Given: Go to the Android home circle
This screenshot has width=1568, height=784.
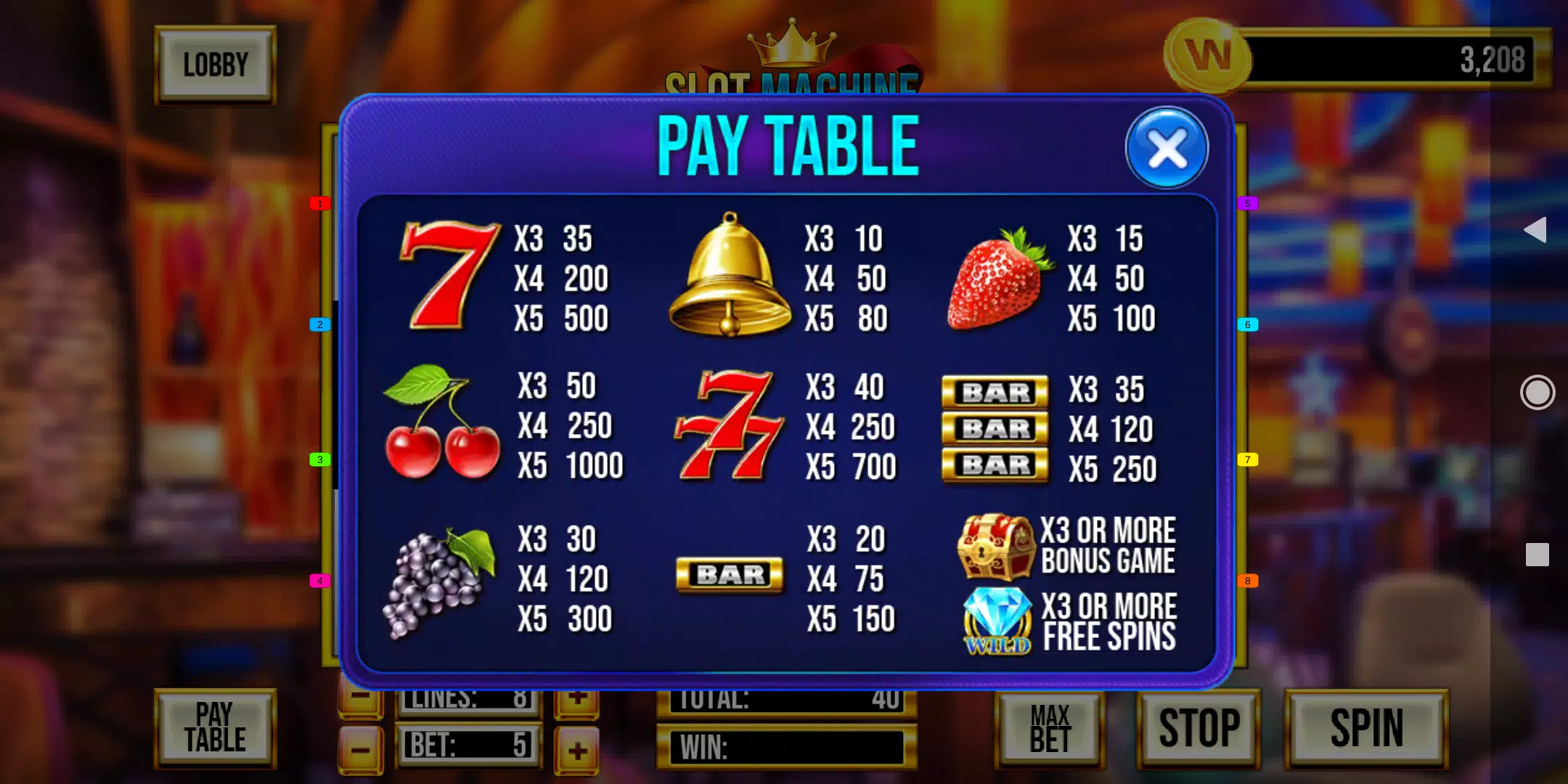Looking at the screenshot, I should 1537,393.
